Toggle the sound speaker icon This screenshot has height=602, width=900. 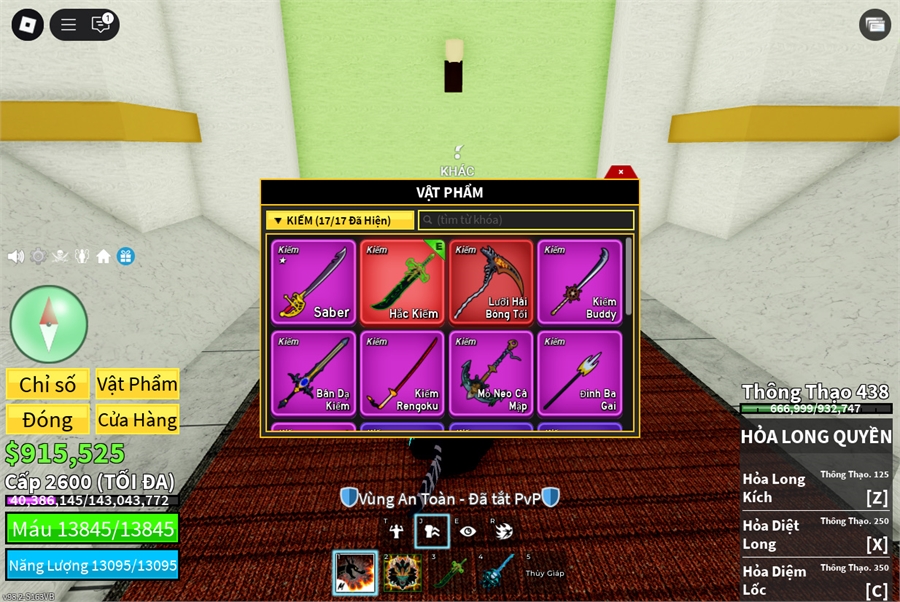point(16,257)
